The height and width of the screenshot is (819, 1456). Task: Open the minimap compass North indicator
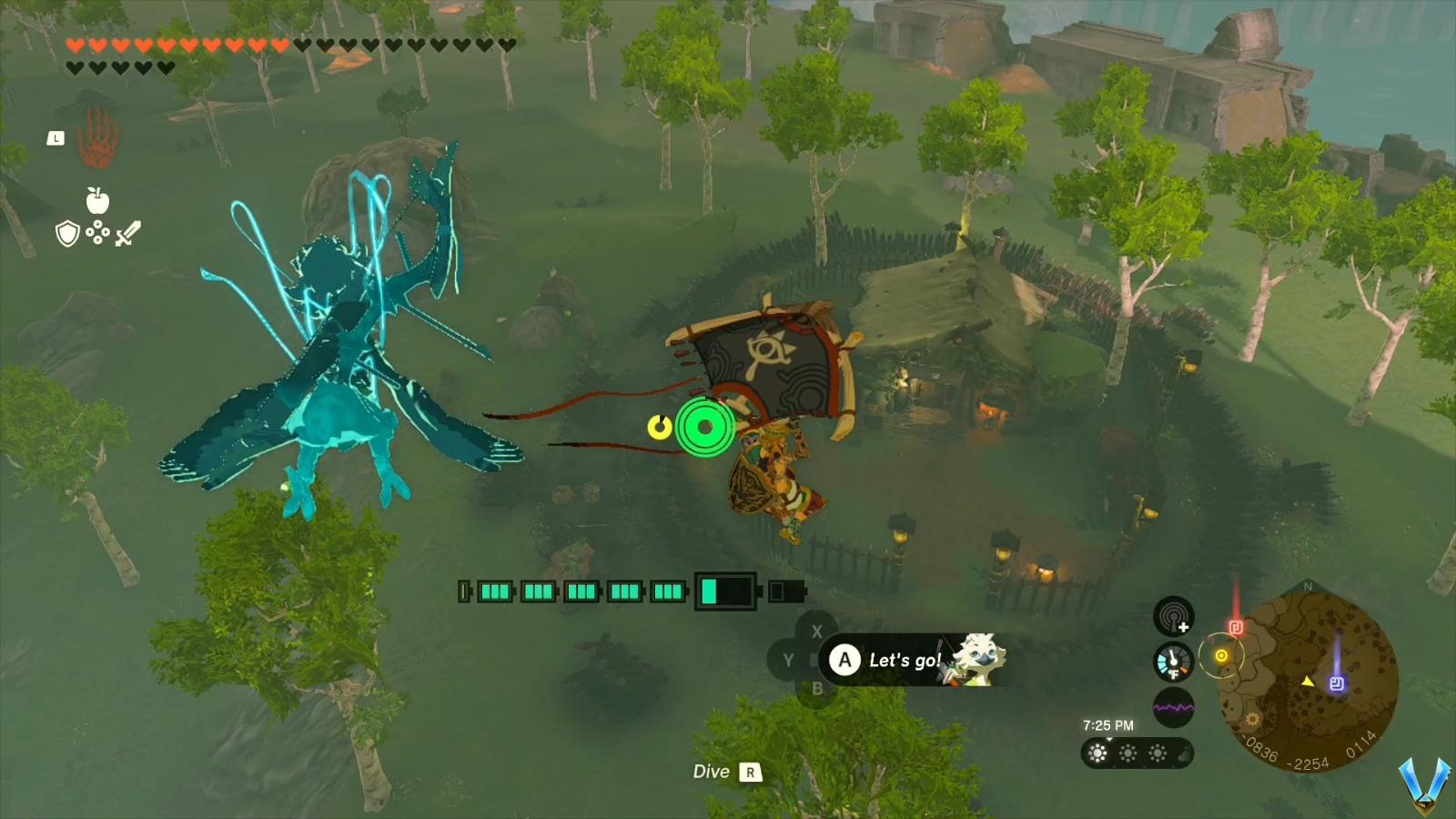(x=1308, y=588)
